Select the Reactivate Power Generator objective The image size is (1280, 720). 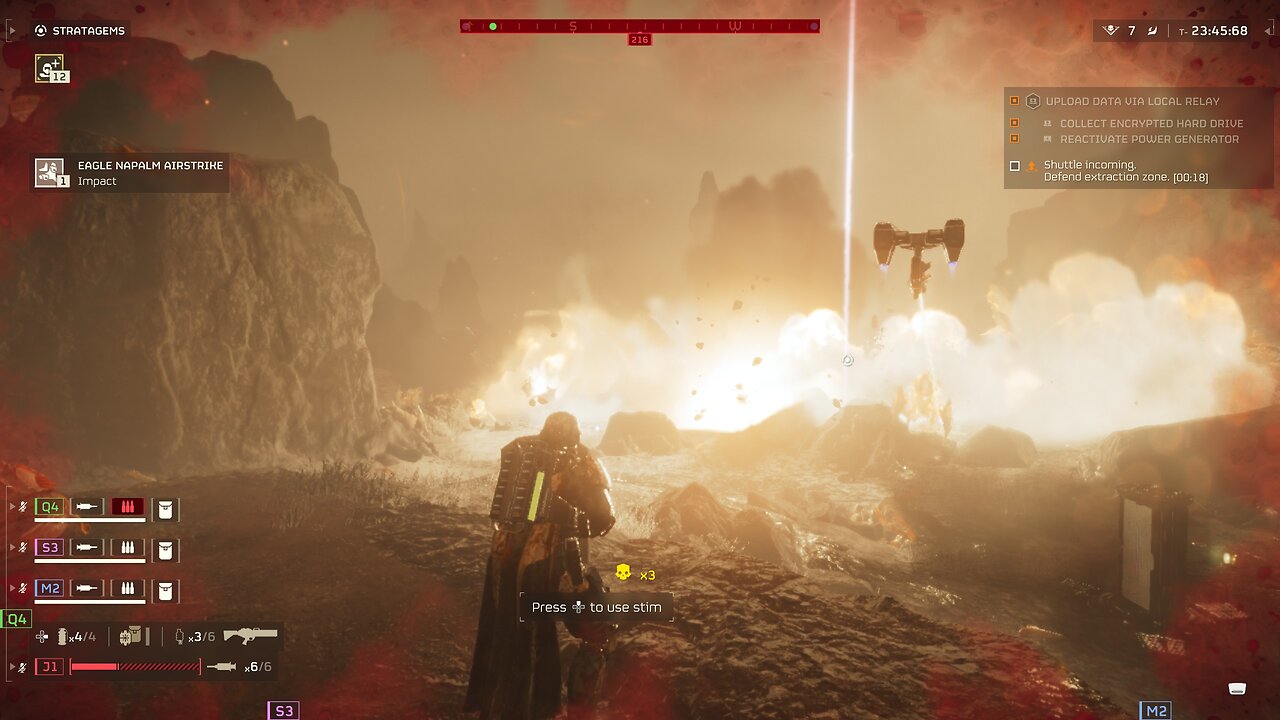pos(1149,139)
